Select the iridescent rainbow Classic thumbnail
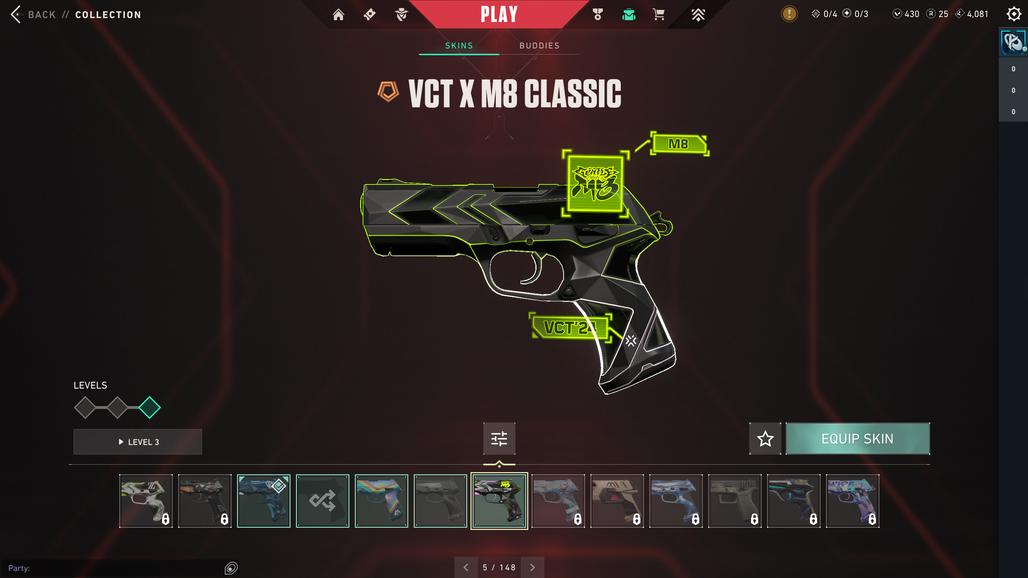 tap(382, 500)
